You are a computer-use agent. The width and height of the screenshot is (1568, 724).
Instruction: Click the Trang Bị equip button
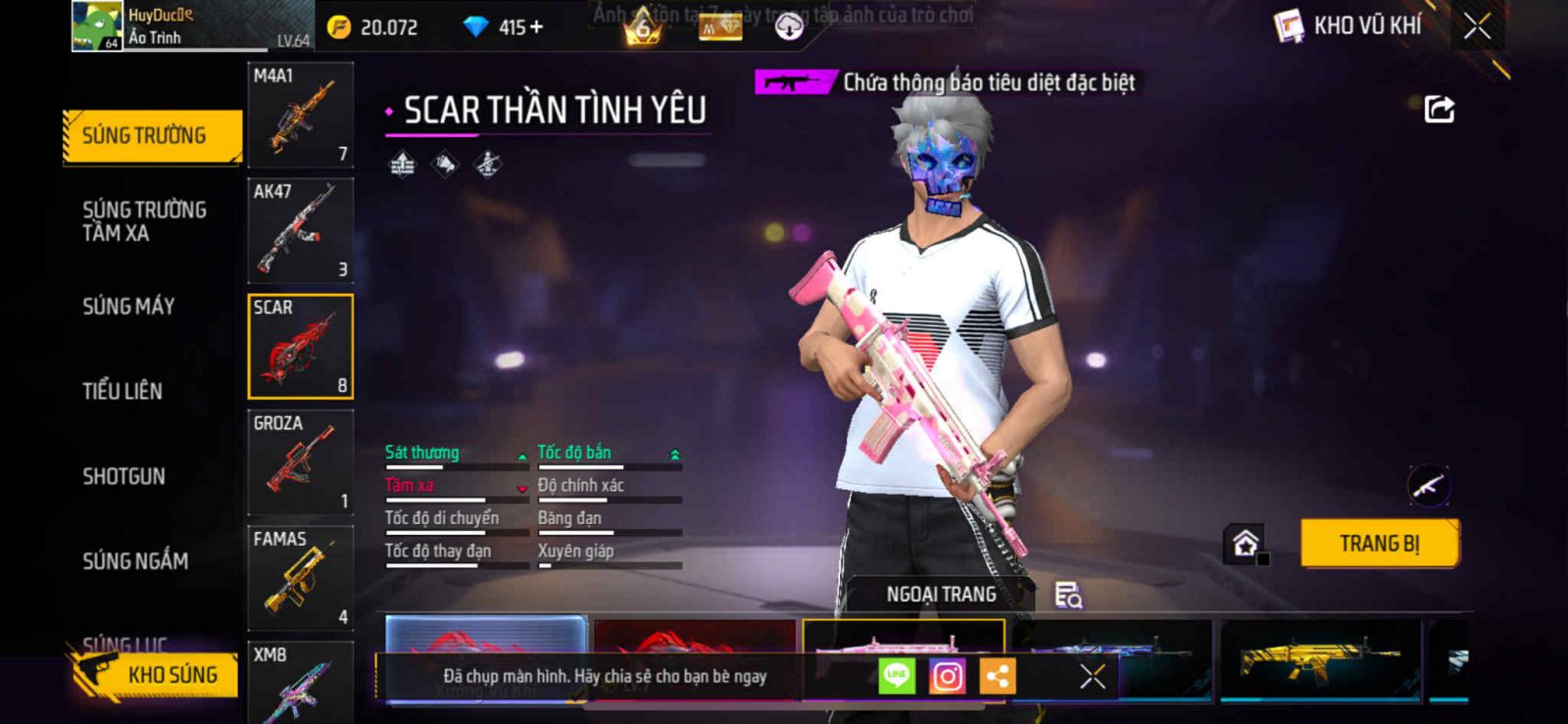pos(1379,544)
